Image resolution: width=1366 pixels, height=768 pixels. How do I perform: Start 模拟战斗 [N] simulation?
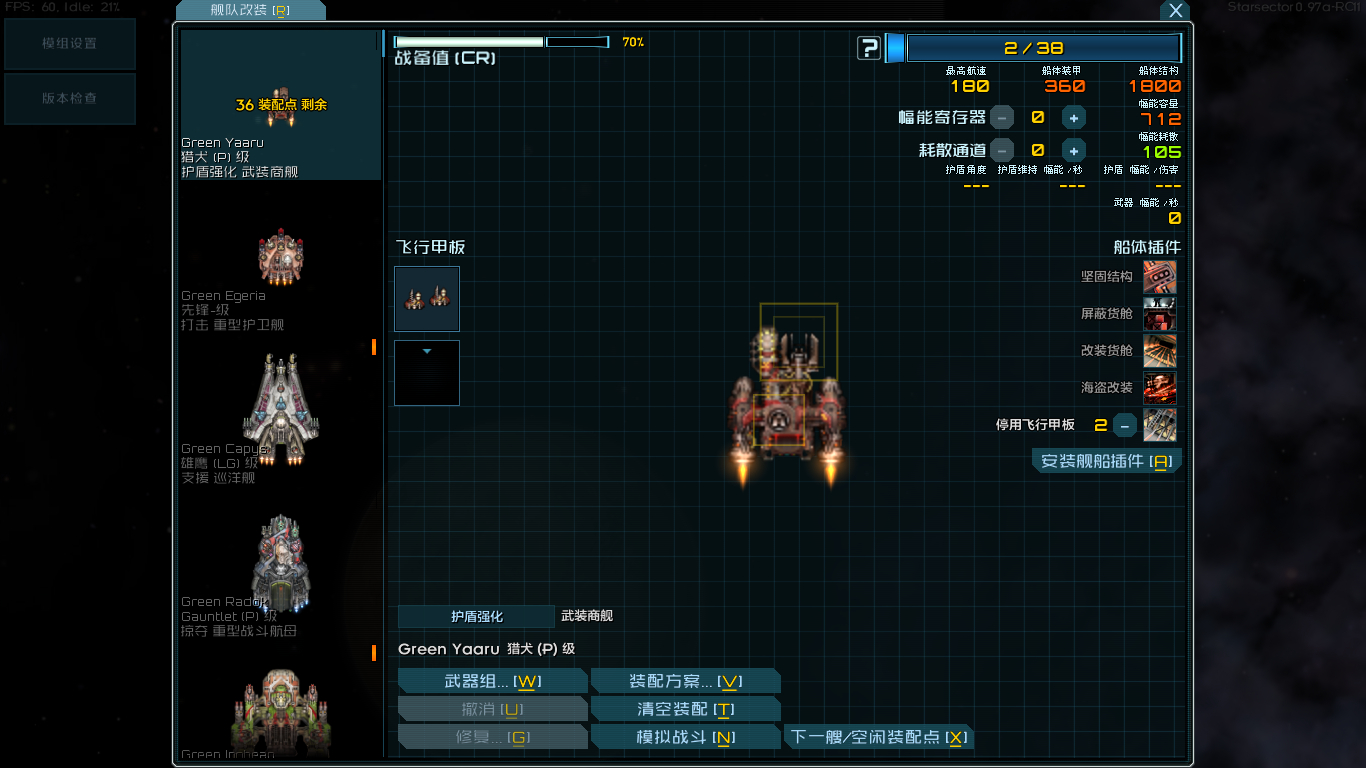[686, 736]
